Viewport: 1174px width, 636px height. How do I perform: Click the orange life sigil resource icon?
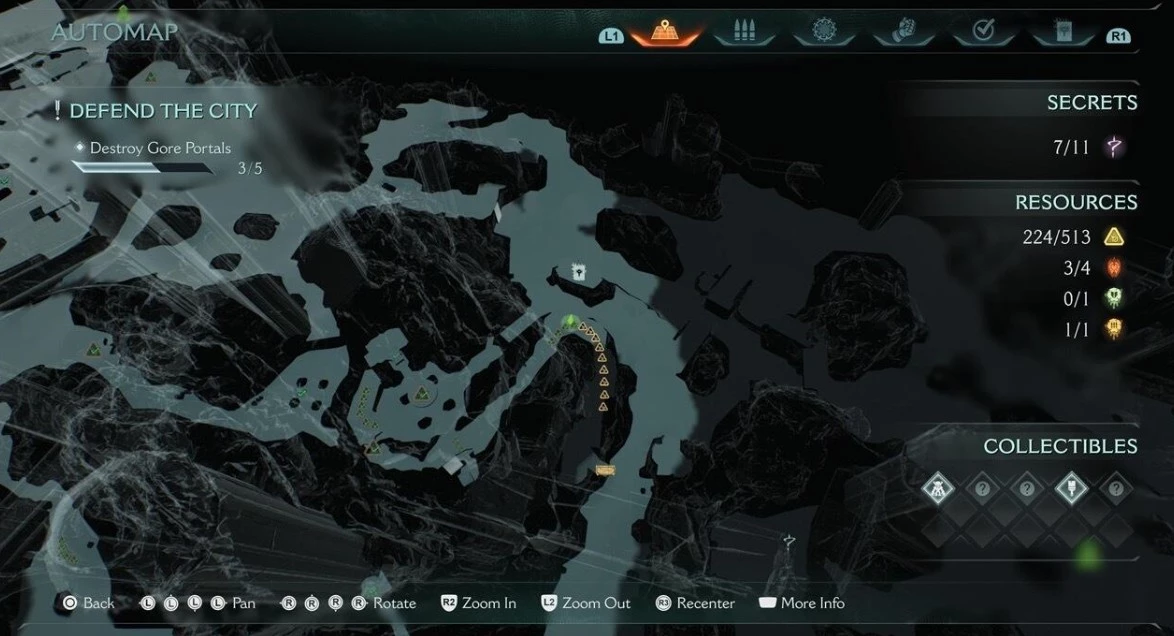pos(1113,329)
